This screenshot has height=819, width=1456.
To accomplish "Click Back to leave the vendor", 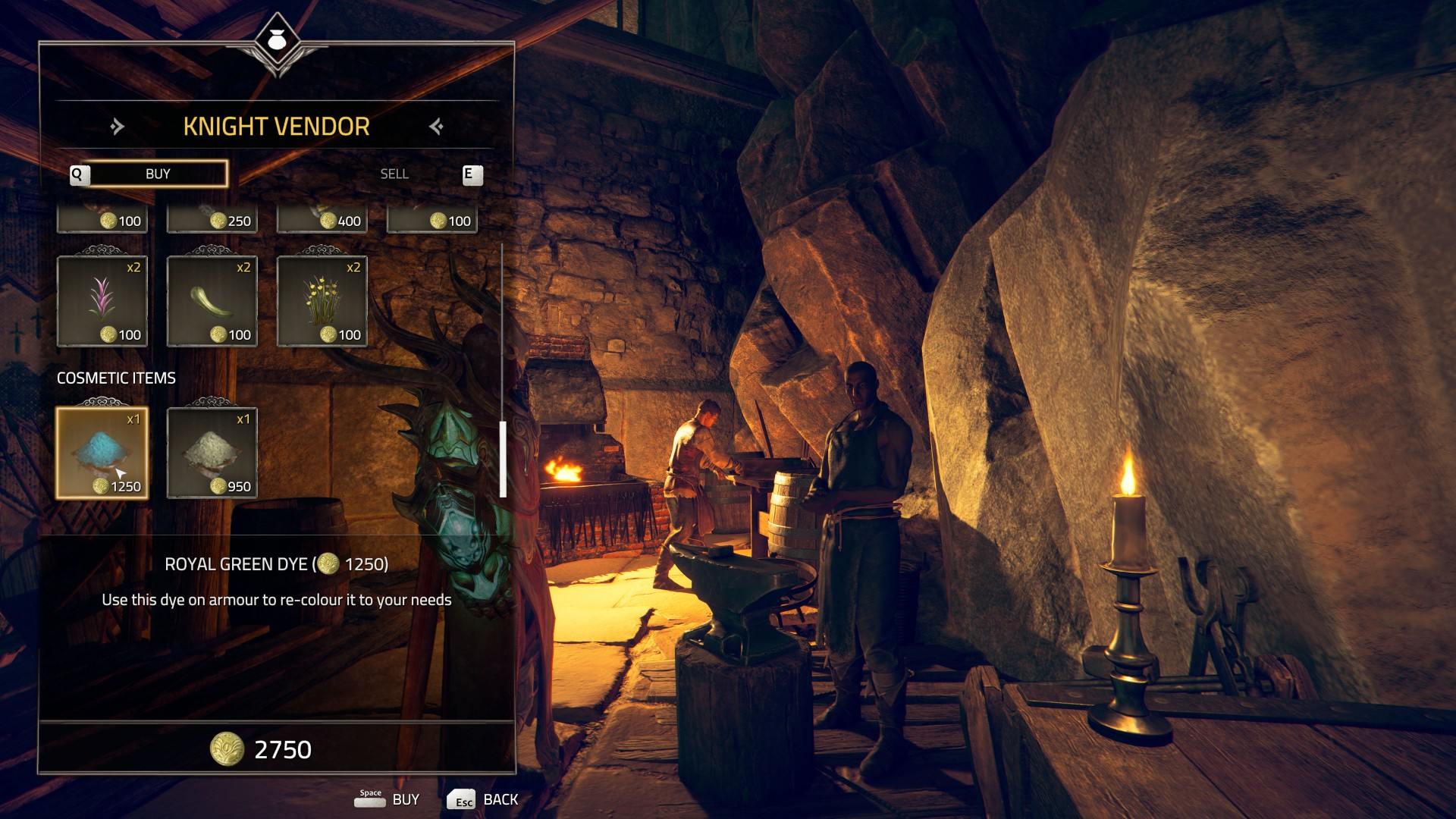I will [483, 799].
